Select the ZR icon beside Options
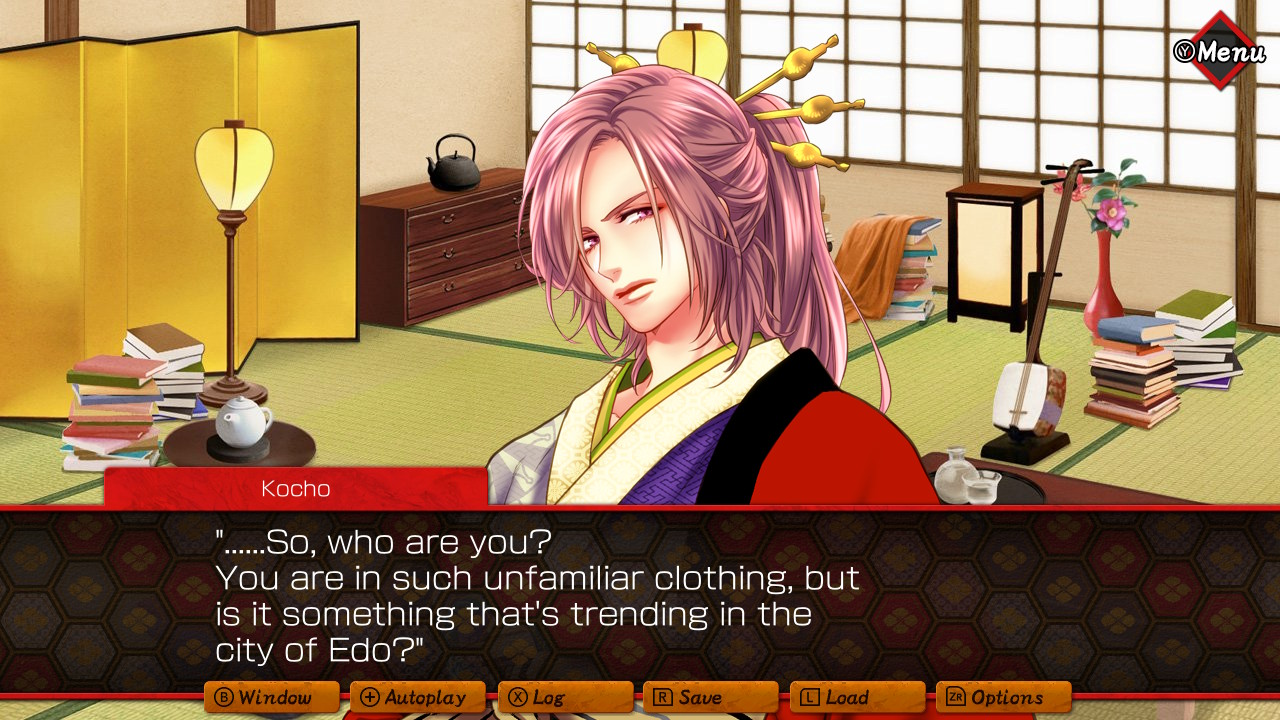The image size is (1280, 720). pos(953,697)
